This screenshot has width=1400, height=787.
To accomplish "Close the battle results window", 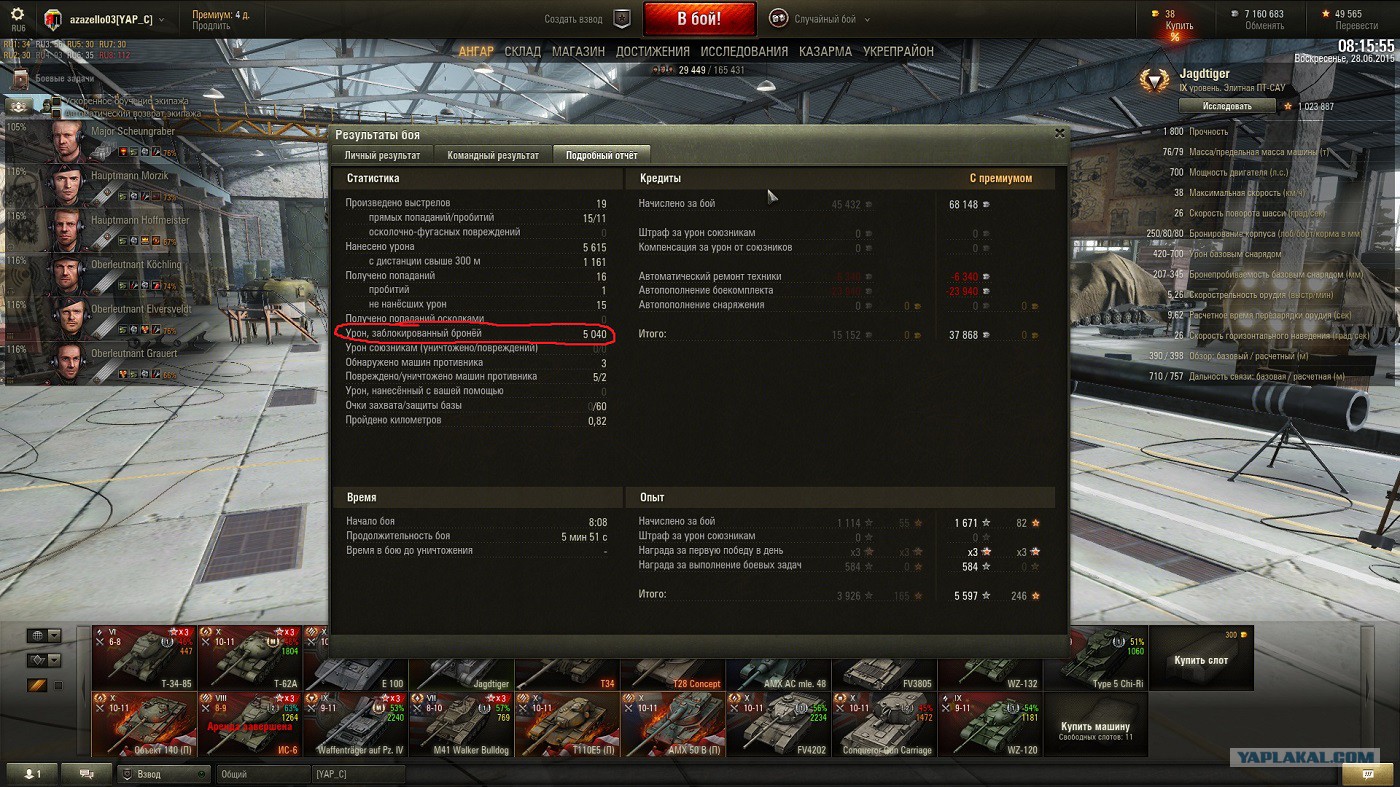I will pyautogui.click(x=1060, y=133).
